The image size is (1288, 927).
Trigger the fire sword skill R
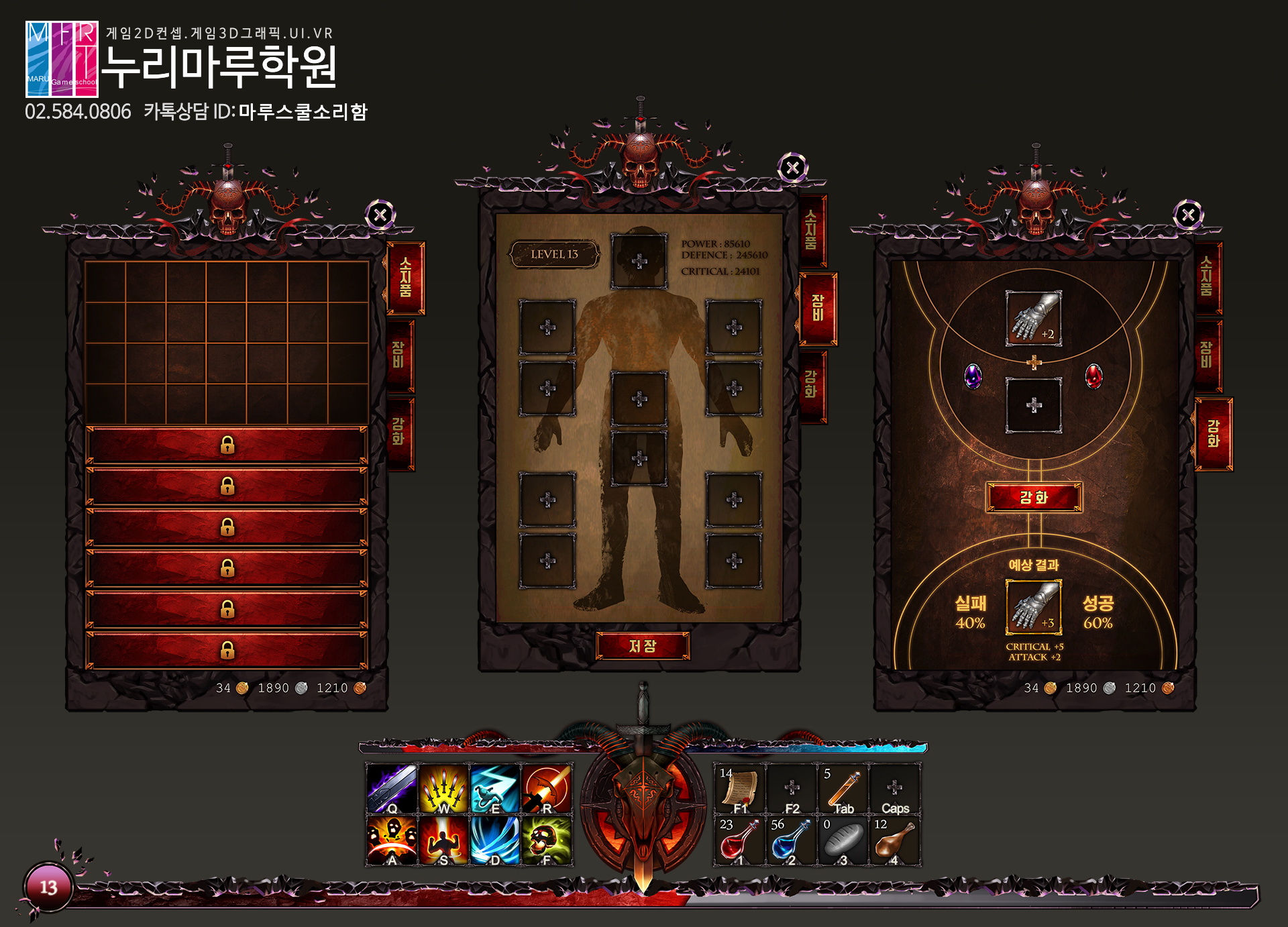pos(547,789)
